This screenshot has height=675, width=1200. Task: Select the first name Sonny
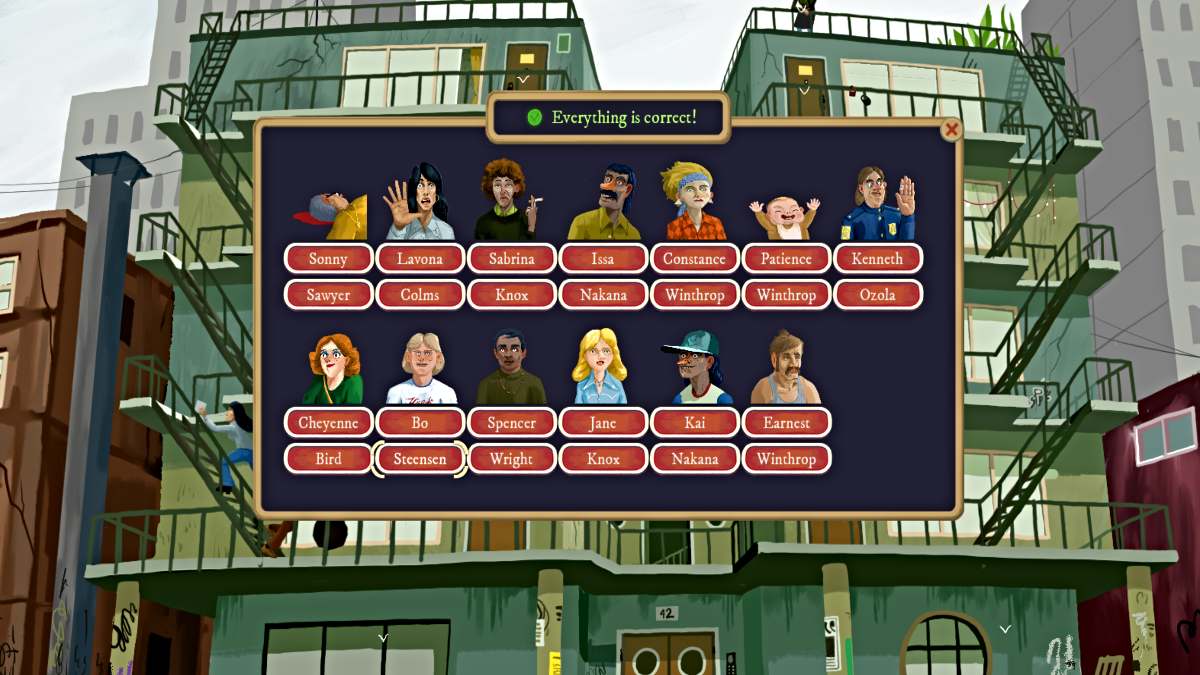click(x=328, y=259)
